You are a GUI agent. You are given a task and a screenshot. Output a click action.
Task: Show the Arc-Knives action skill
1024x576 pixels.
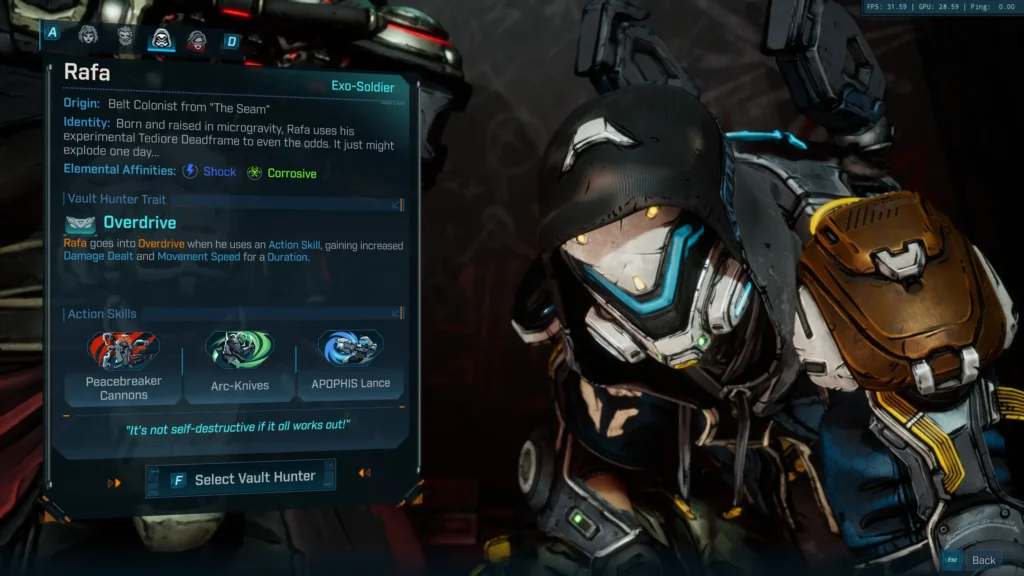pos(240,367)
